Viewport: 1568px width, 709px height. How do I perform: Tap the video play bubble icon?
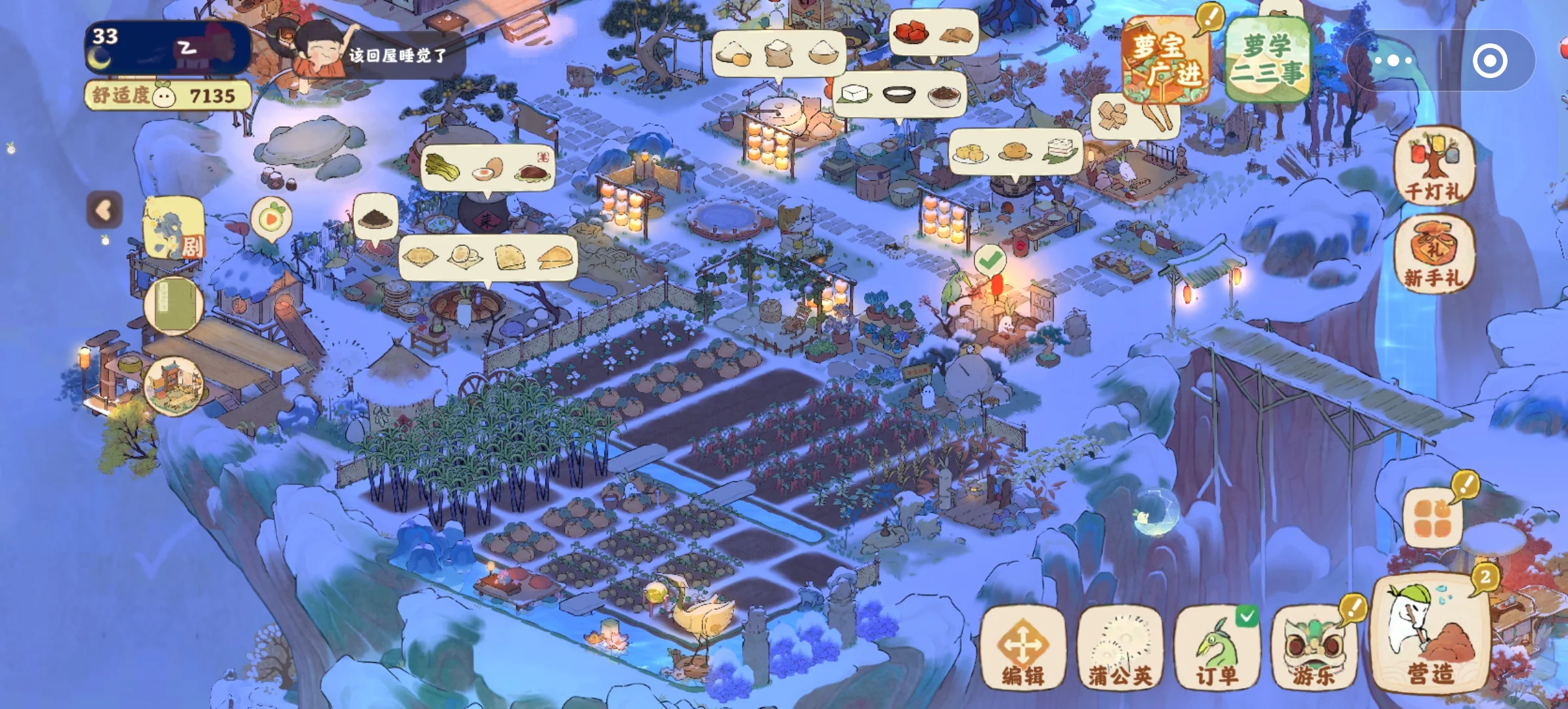271,219
